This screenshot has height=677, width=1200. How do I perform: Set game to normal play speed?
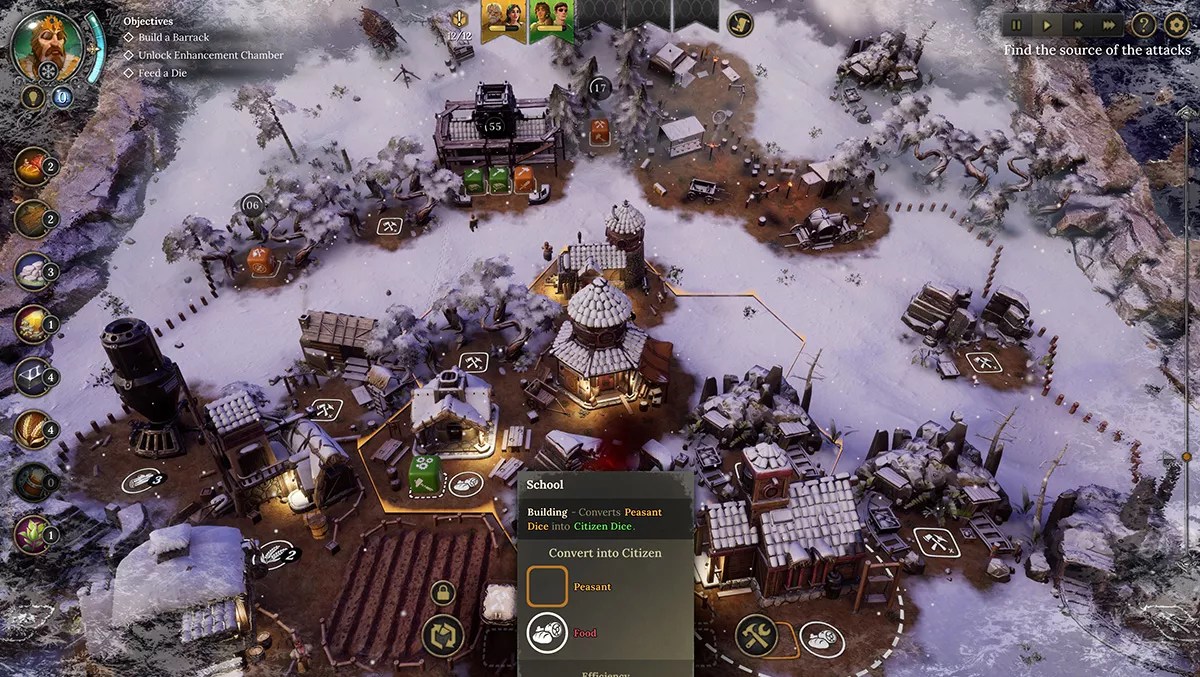pos(1047,25)
